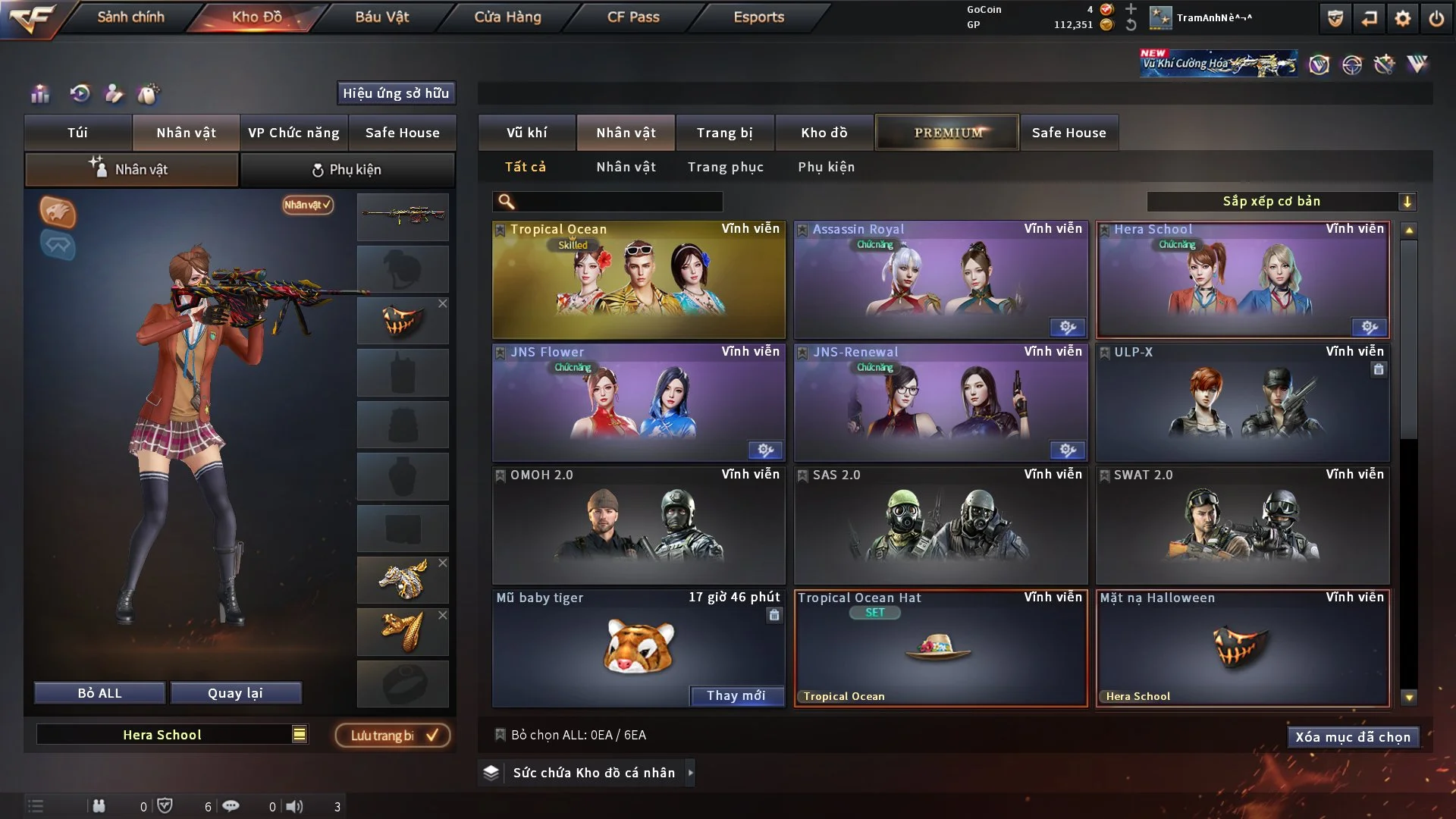Open the PREMIUM inventory tab
The image size is (1456, 819).
point(947,133)
